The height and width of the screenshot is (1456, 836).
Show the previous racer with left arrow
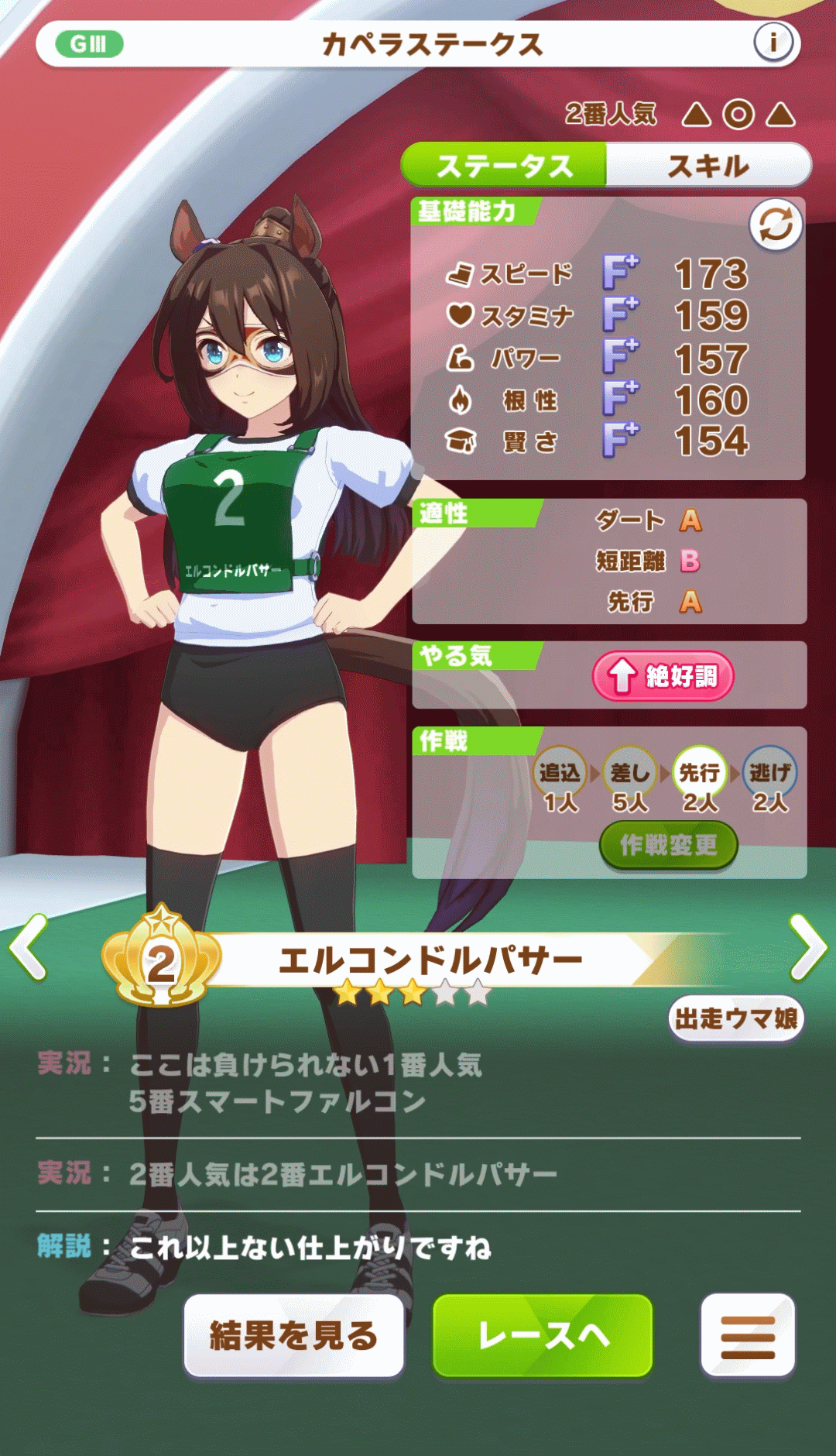pyautogui.click(x=29, y=946)
